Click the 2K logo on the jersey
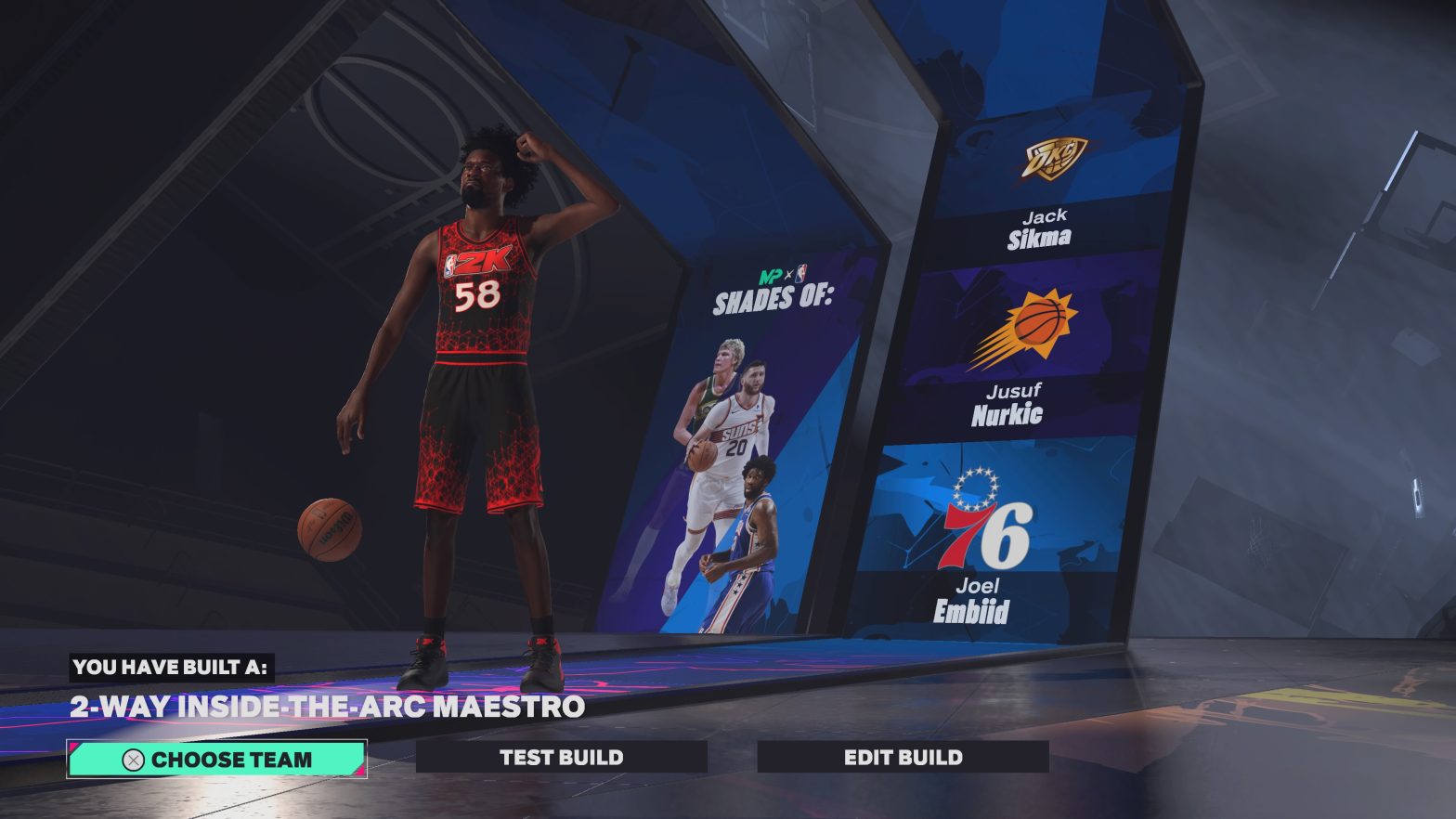 pos(483,260)
